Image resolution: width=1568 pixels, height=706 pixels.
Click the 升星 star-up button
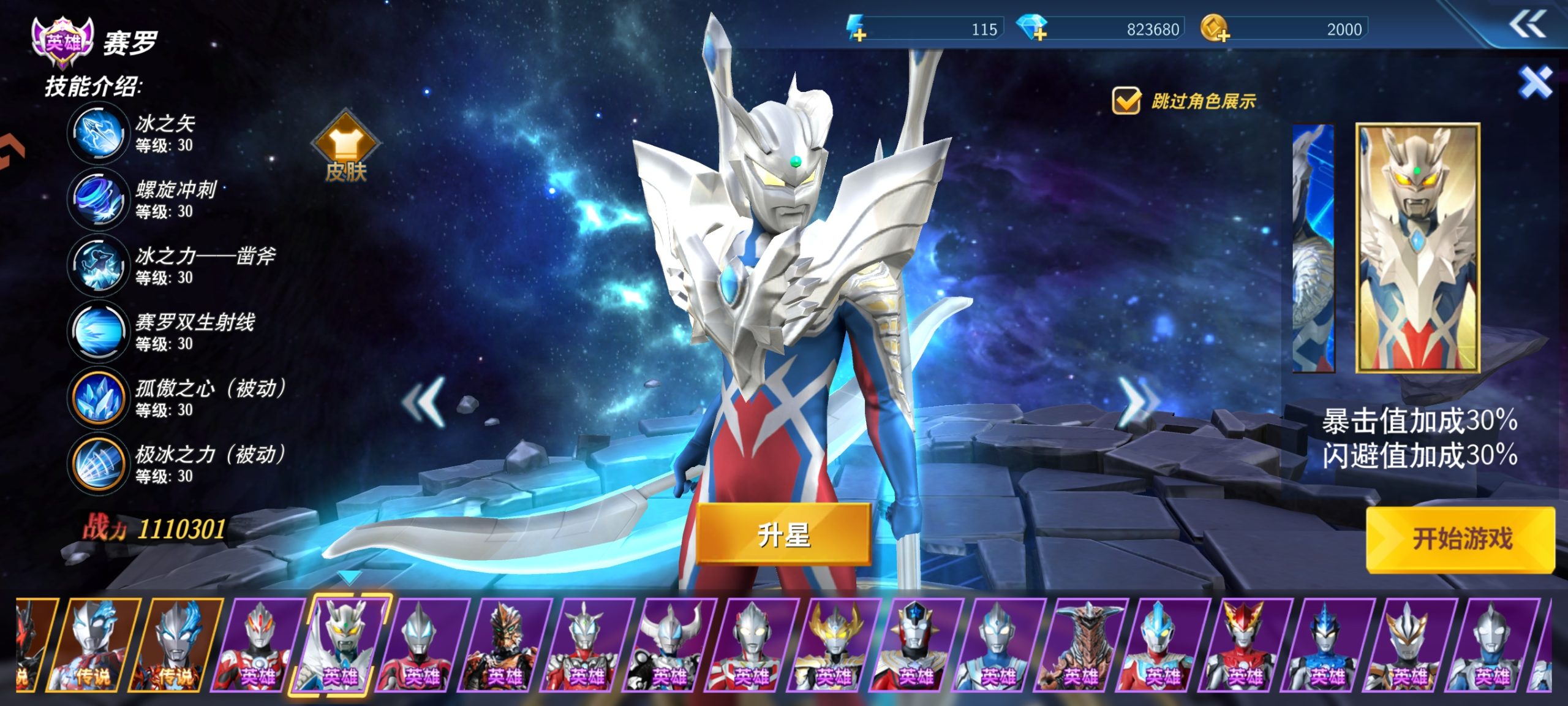point(783,534)
